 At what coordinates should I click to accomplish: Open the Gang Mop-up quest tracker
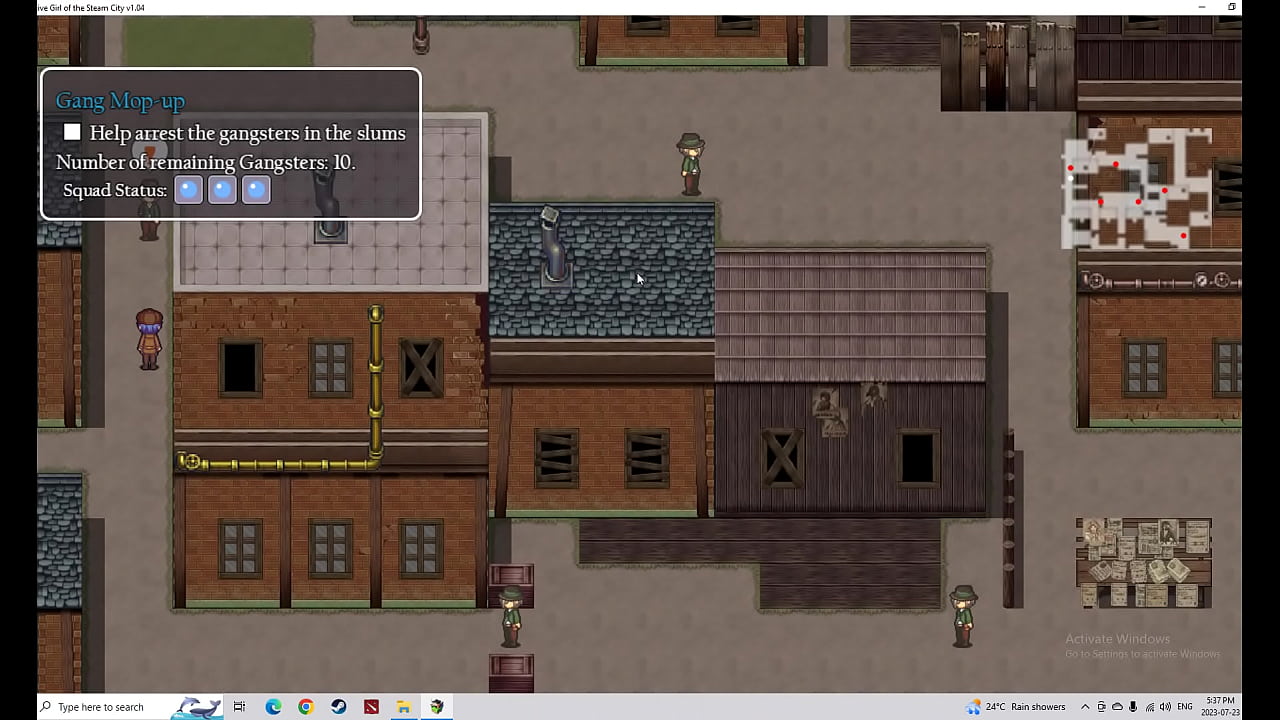tap(120, 100)
